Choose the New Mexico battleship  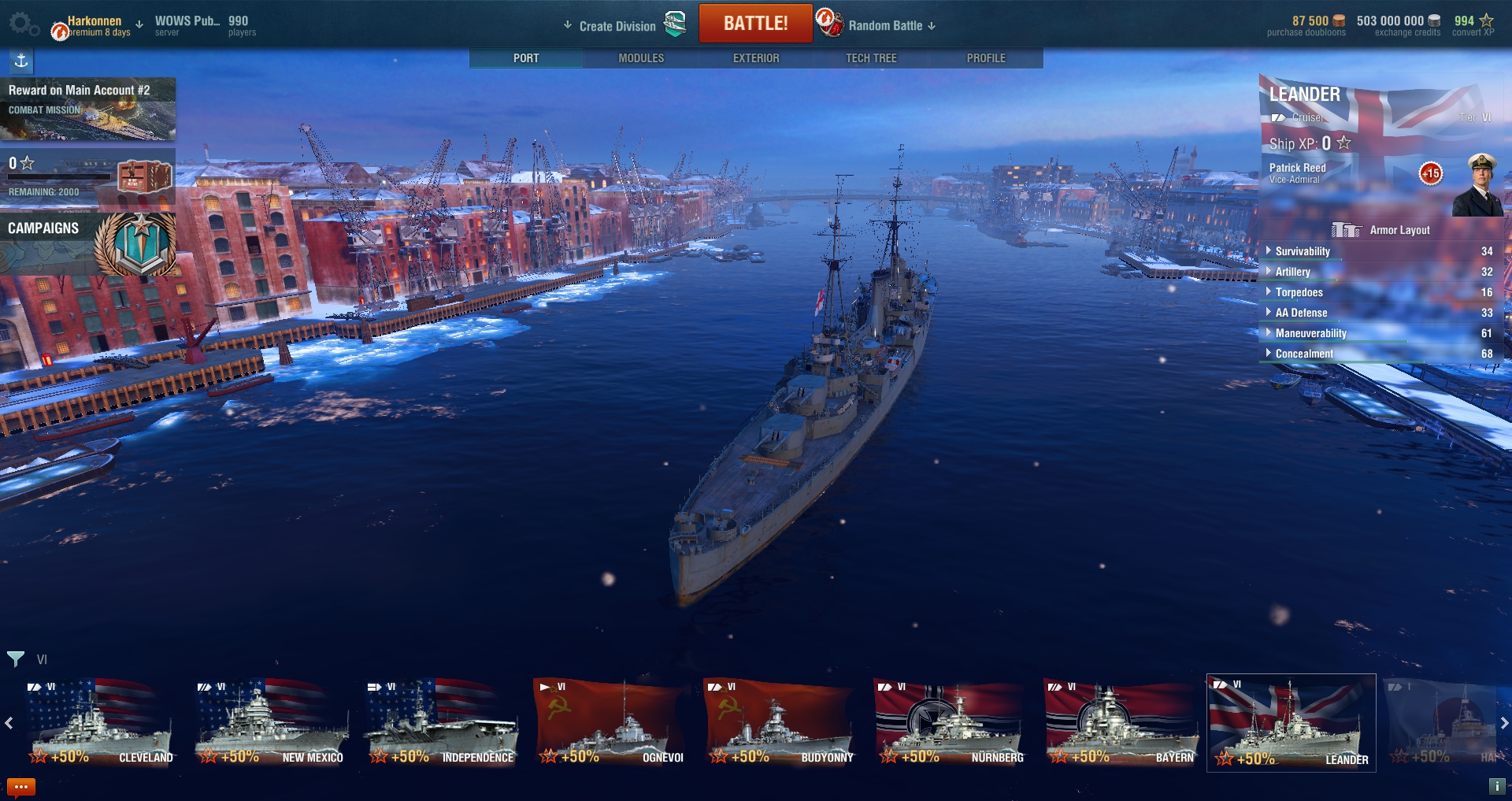[x=270, y=723]
